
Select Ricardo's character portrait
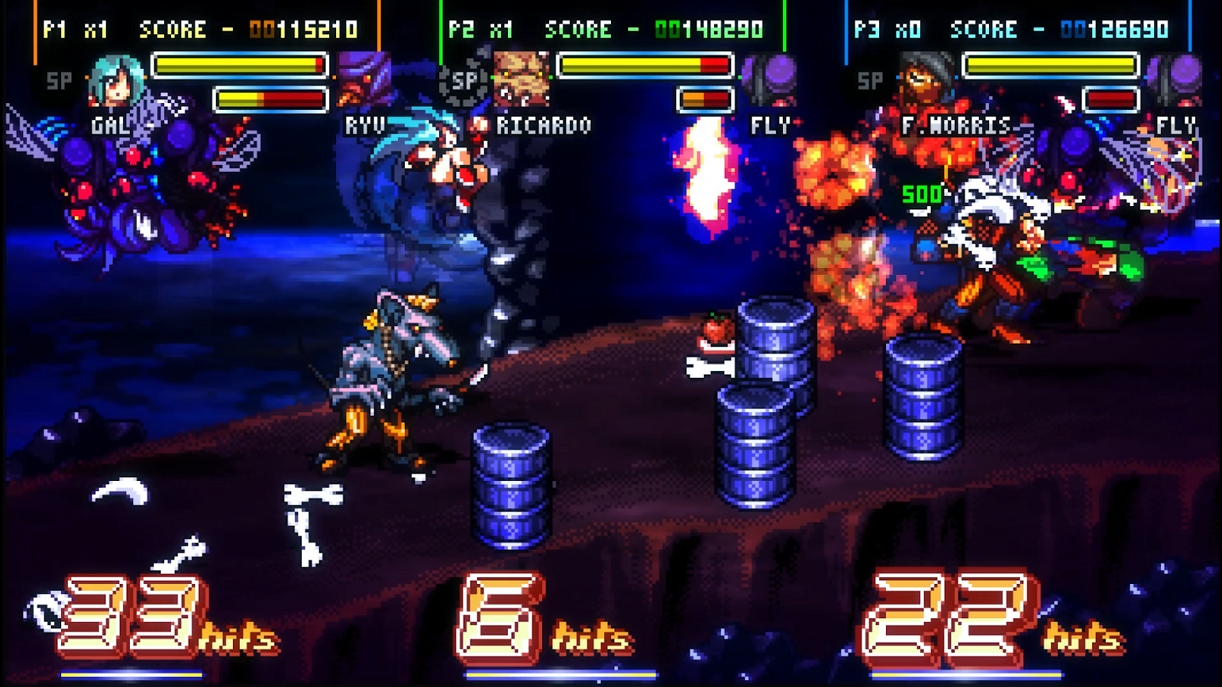pos(521,80)
